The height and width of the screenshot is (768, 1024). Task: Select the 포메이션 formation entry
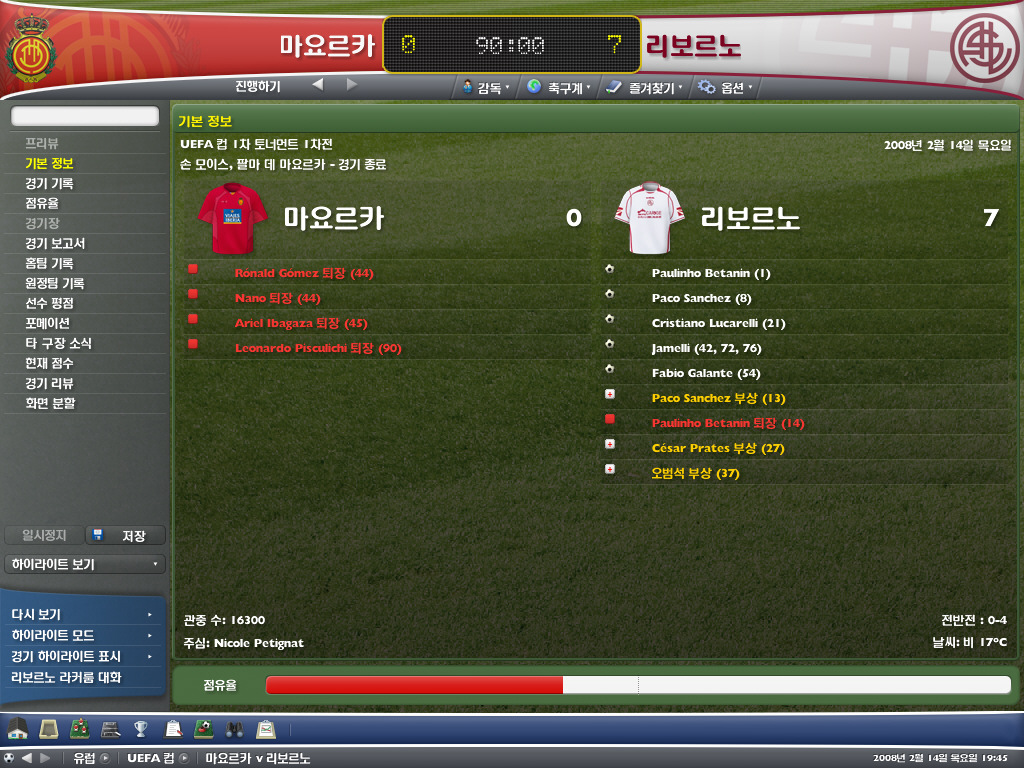click(47, 323)
